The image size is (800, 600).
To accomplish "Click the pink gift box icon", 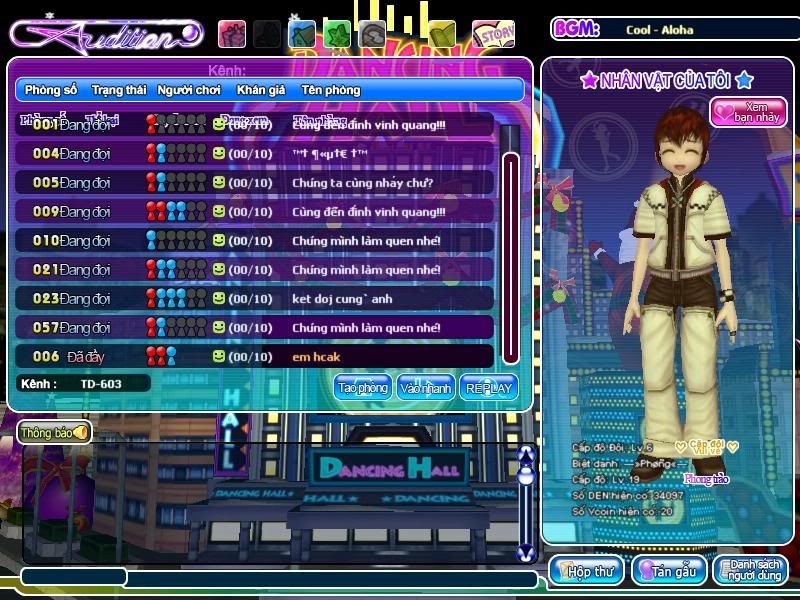I will point(232,34).
